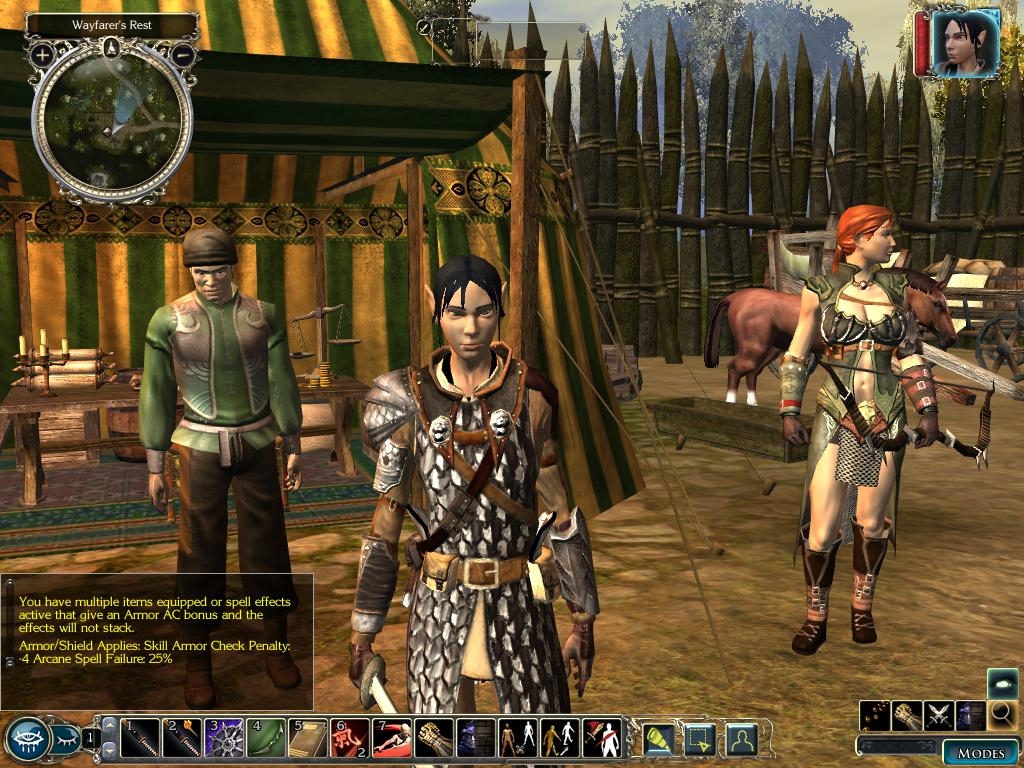Use hotbar slot 1 dark staff weapon

(x=140, y=739)
